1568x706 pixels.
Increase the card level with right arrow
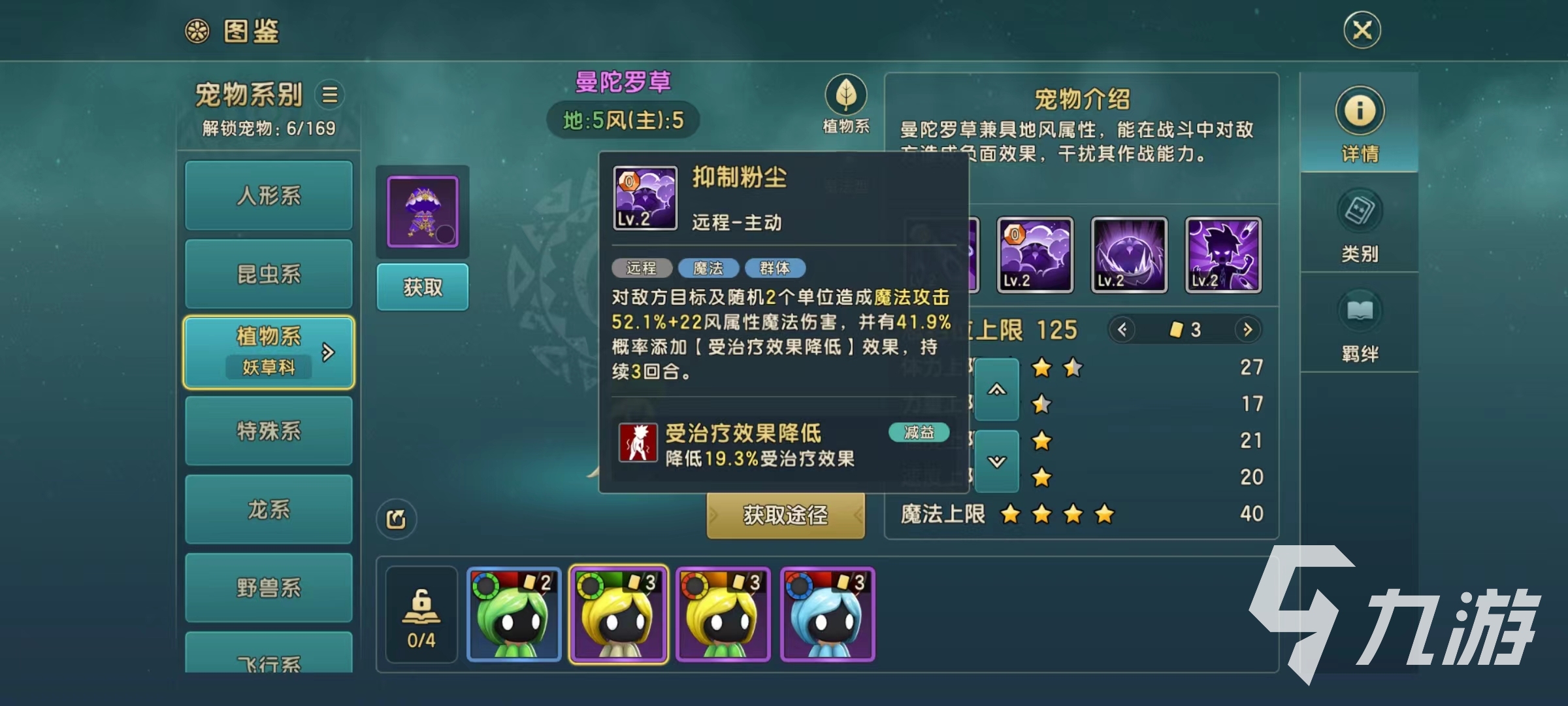click(x=1247, y=329)
